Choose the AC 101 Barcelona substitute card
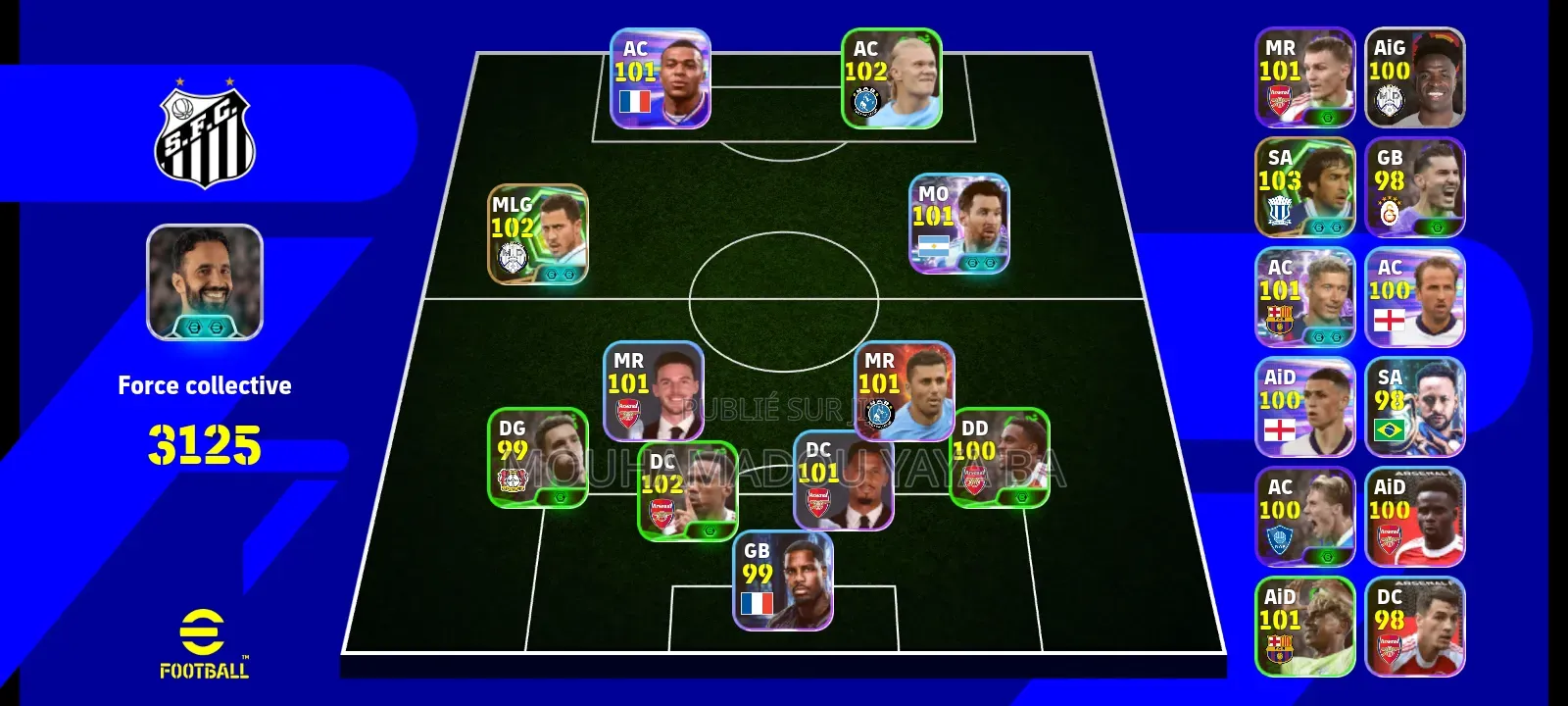1568x706 pixels. [x=1304, y=297]
